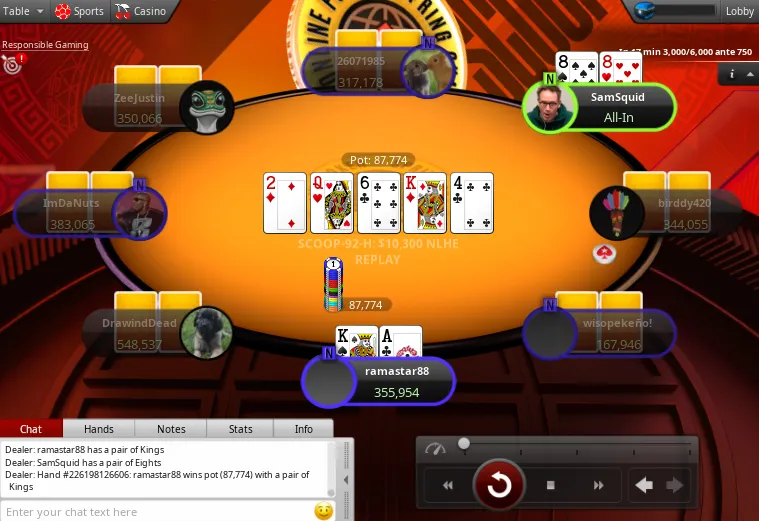Open the emoji picker in chat
The width and height of the screenshot is (759, 521).
coord(323,511)
